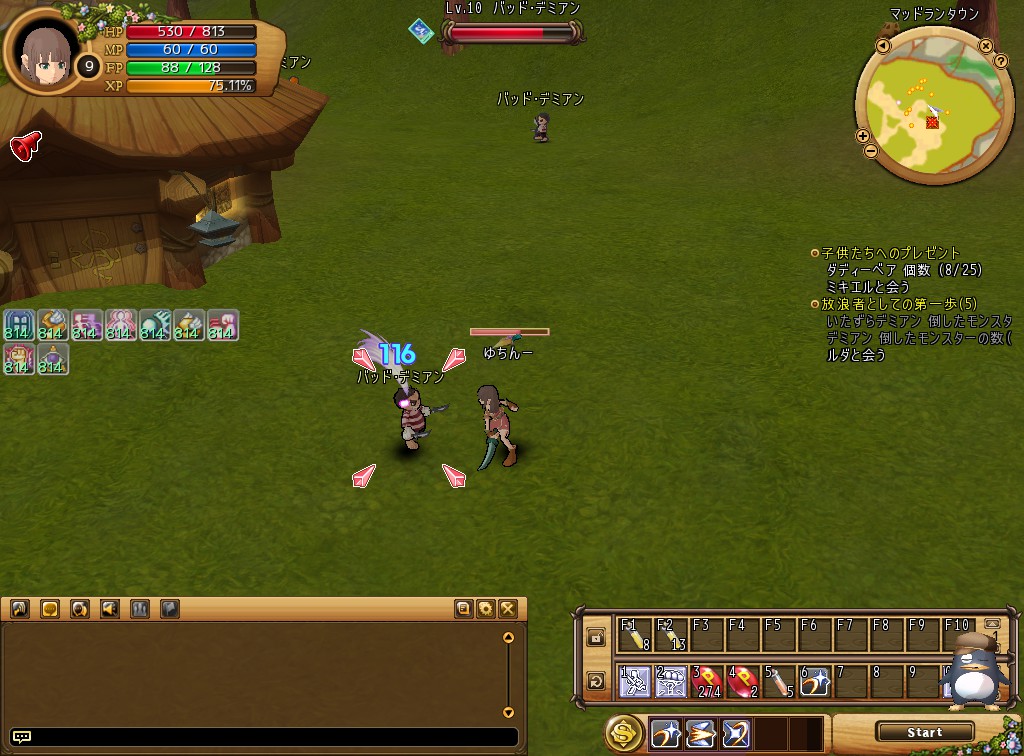Close the chat window
This screenshot has width=1024, height=756.
[x=508, y=608]
